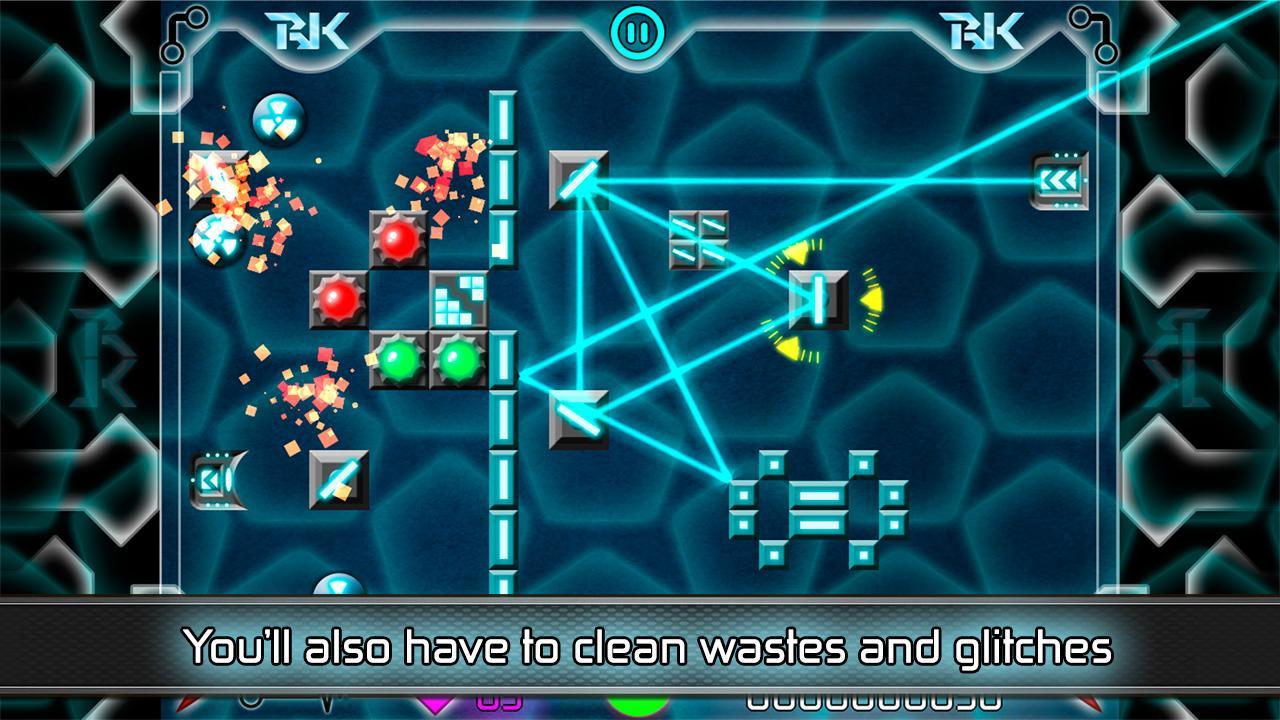This screenshot has height=720, width=1280.
Task: Select the staircase-pattern block tile
Action: [459, 299]
